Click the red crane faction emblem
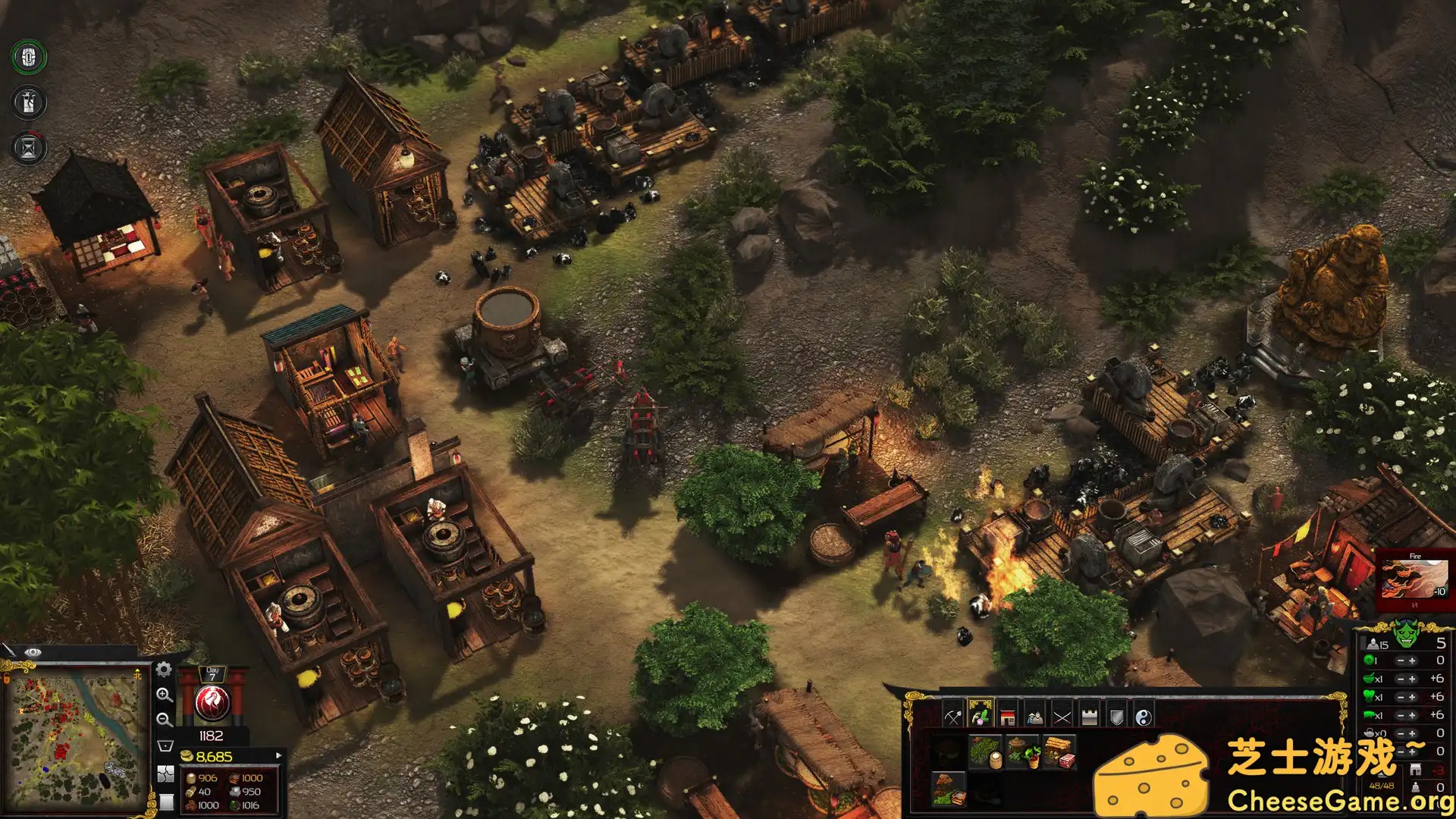 tap(212, 703)
